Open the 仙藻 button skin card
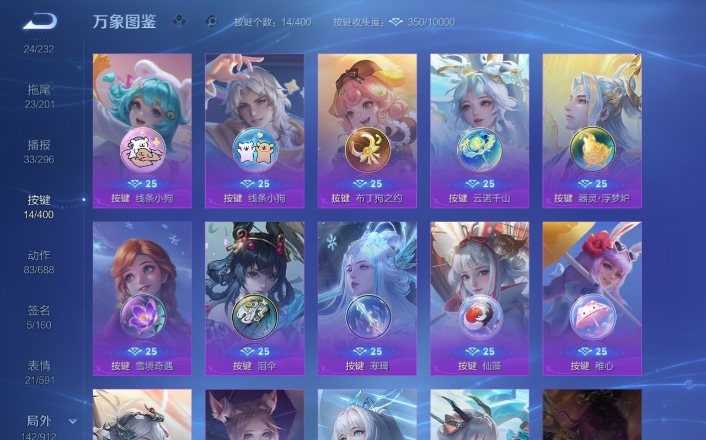This screenshot has width=706, height=440. pos(479,298)
